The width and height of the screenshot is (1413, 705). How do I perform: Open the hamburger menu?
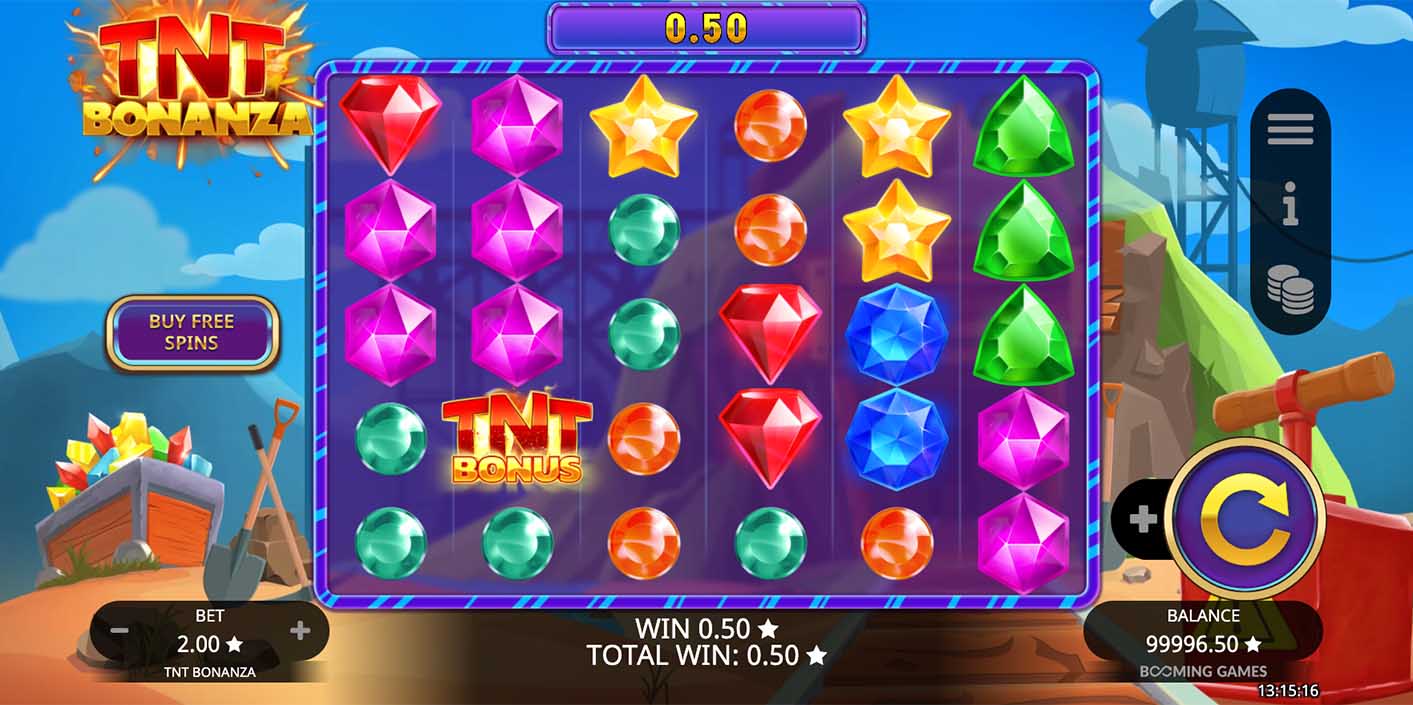pyautogui.click(x=1290, y=129)
